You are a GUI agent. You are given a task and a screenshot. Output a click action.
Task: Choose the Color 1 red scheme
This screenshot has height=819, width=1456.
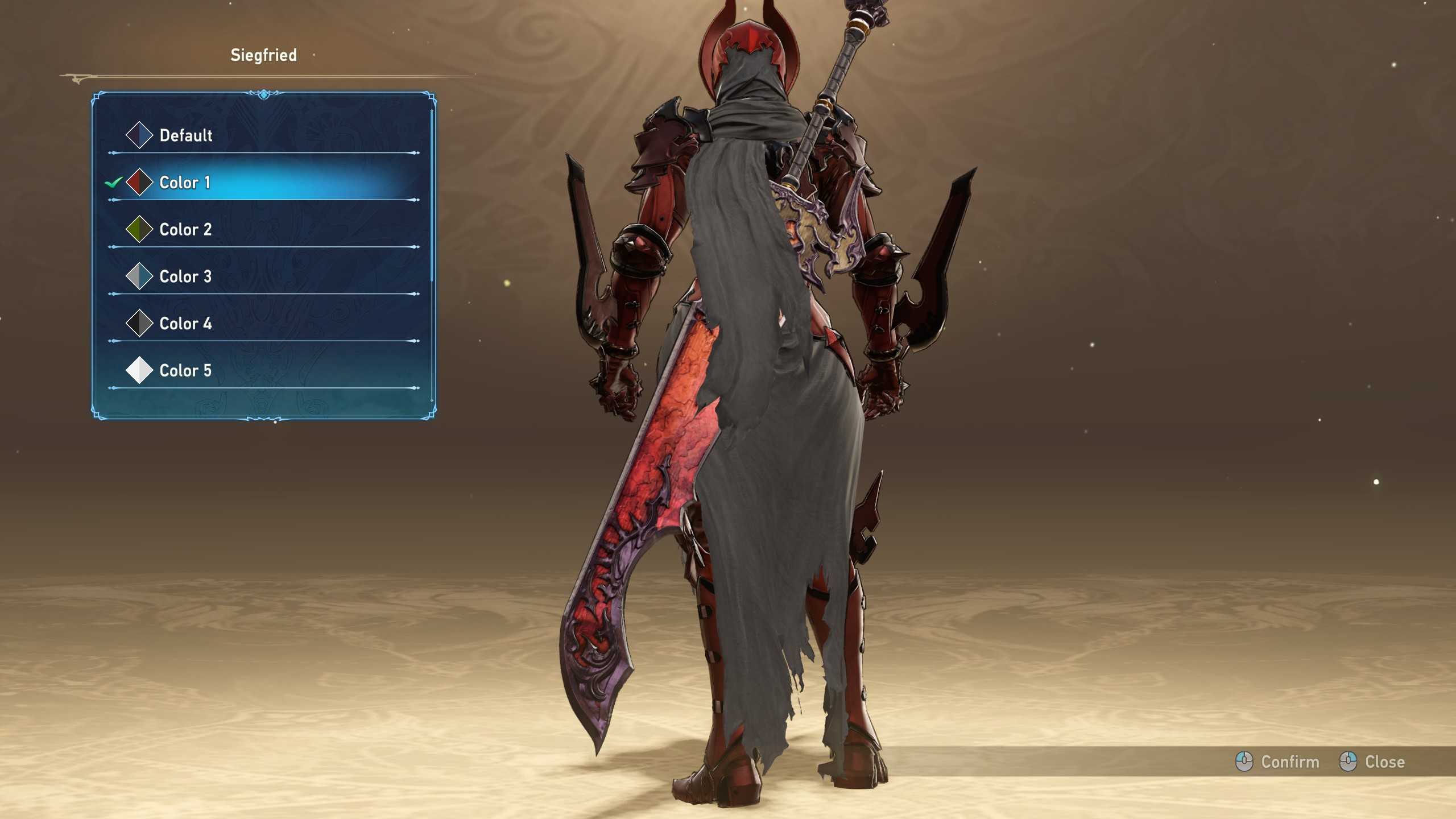coord(185,183)
